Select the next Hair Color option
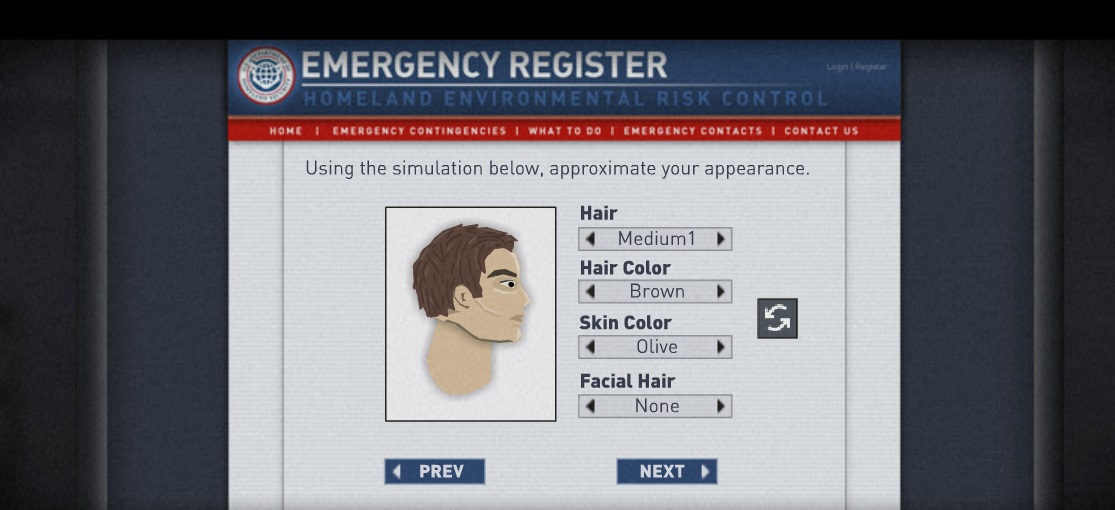The height and width of the screenshot is (510, 1115). coord(721,292)
